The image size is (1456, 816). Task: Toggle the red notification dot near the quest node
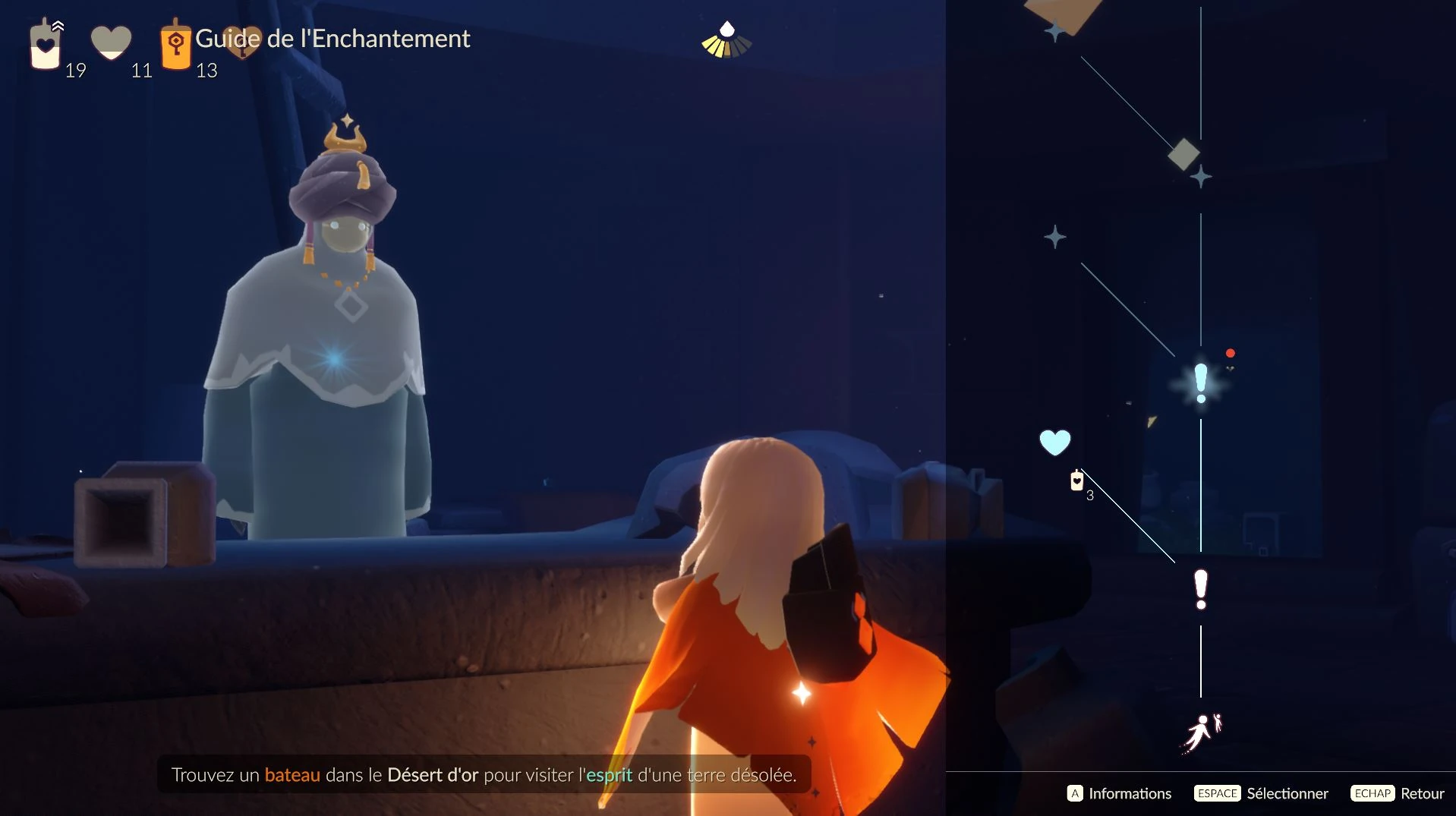[1231, 352]
